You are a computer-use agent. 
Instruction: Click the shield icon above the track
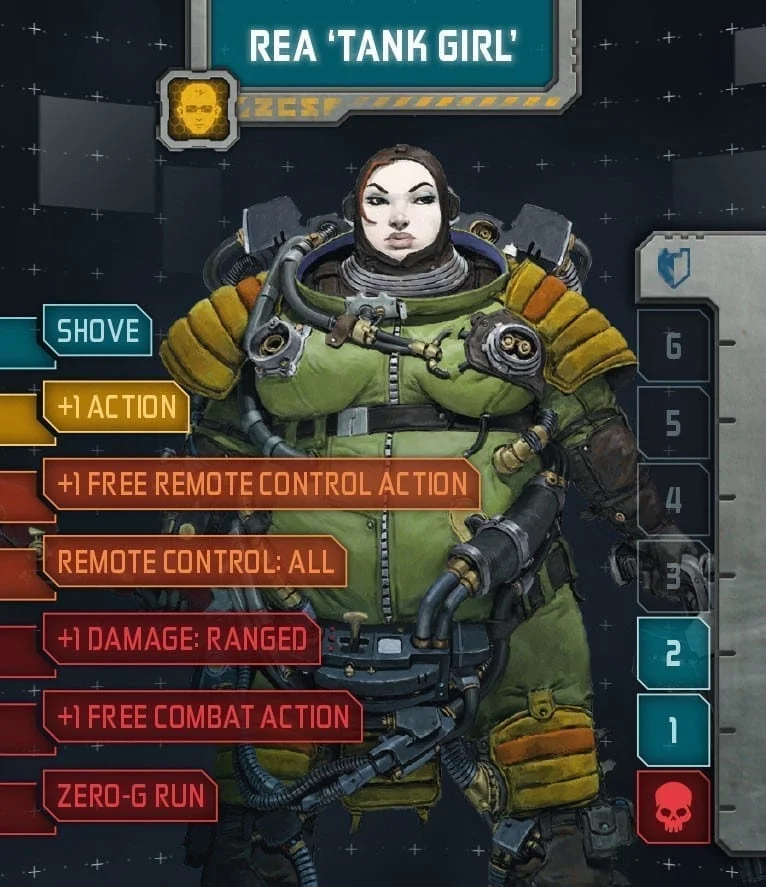click(673, 268)
